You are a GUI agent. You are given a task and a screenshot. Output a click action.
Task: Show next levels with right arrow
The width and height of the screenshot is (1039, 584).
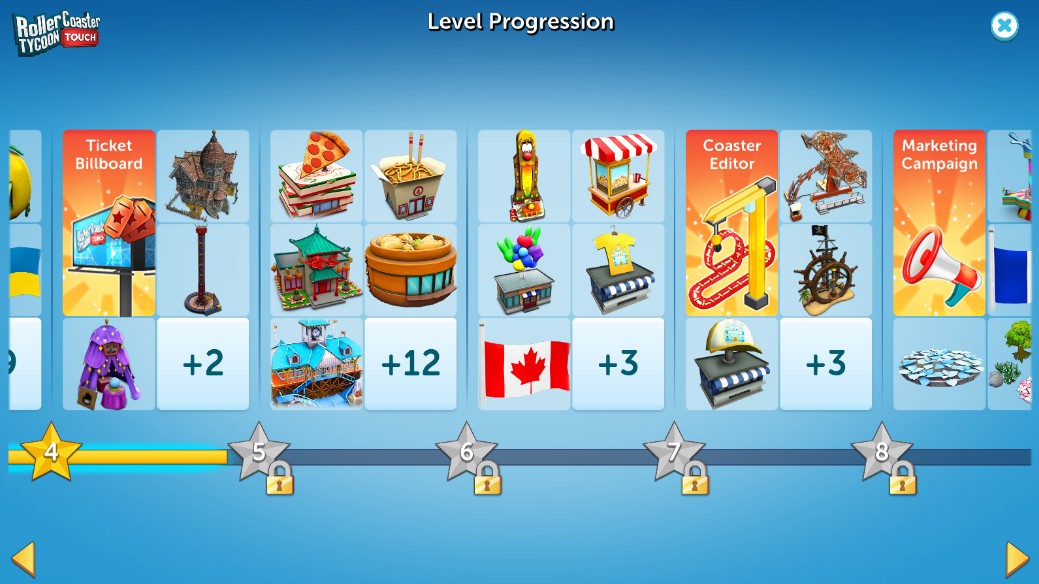(1017, 559)
